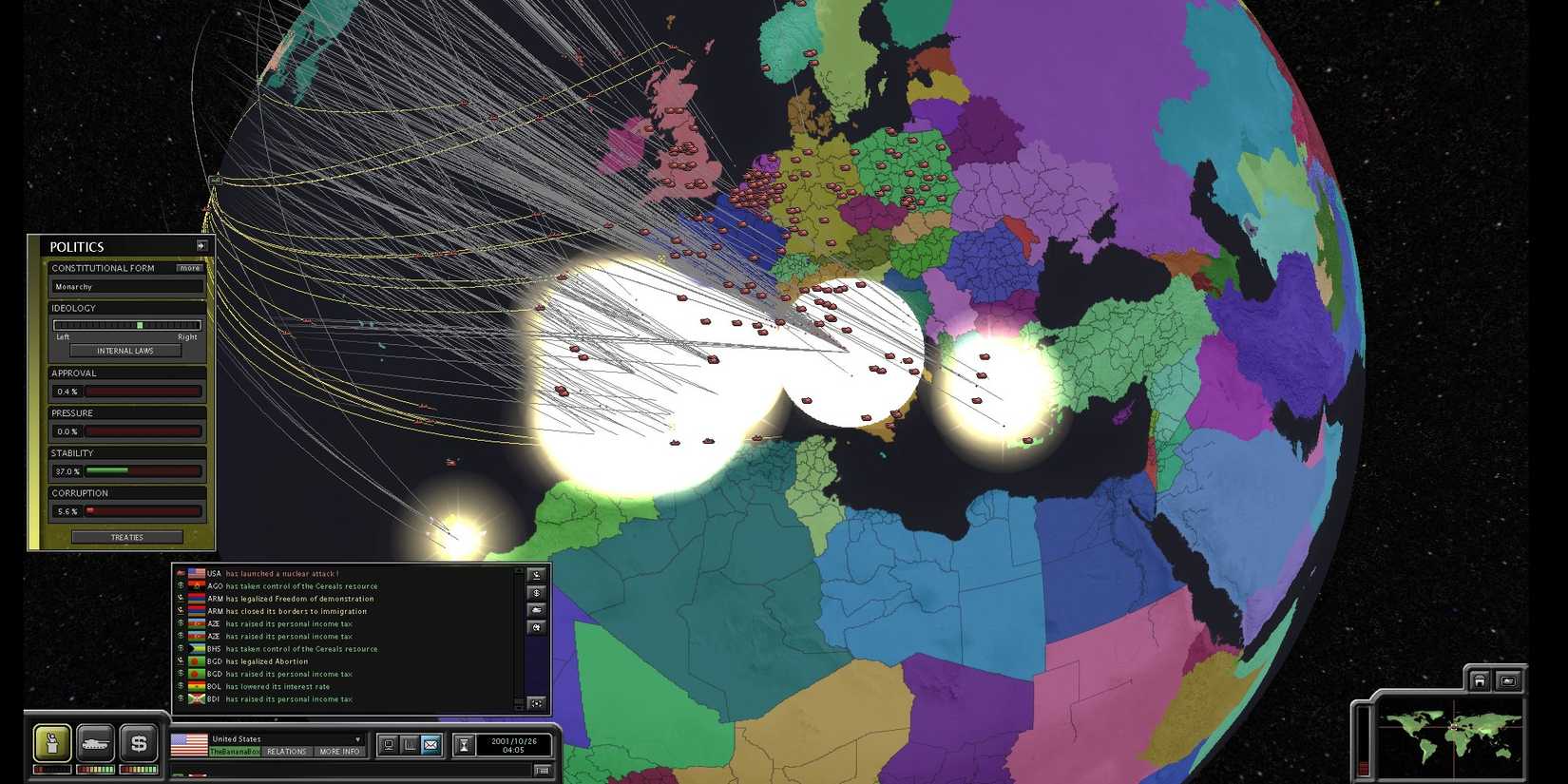Open the country selector dropdown next to United States
The image size is (1568, 784).
[x=357, y=738]
